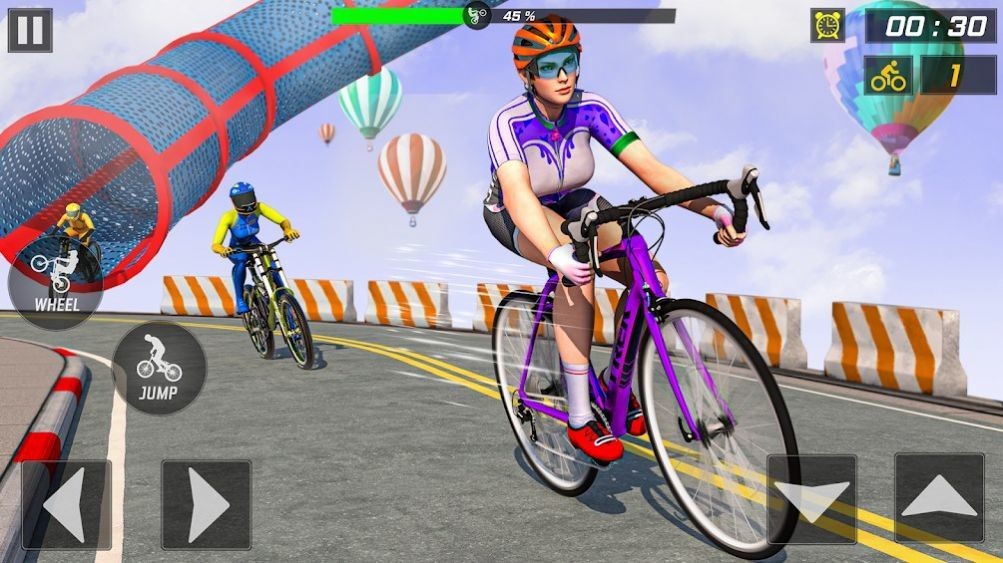Viewport: 1003px width, 563px height.
Task: Steer left with the left arrow
Action: click(66, 504)
